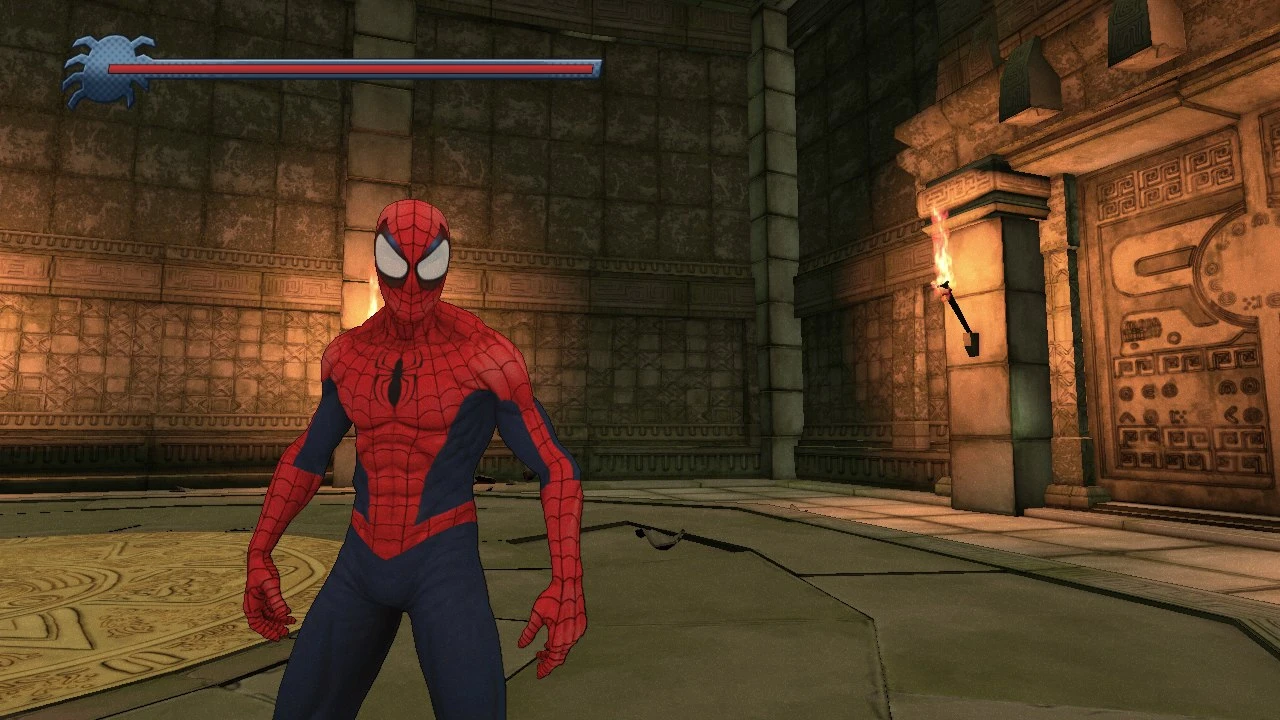Image resolution: width=1280 pixels, height=720 pixels.
Task: Click the spider emblem on Spider-Man's chest
Action: (x=398, y=377)
